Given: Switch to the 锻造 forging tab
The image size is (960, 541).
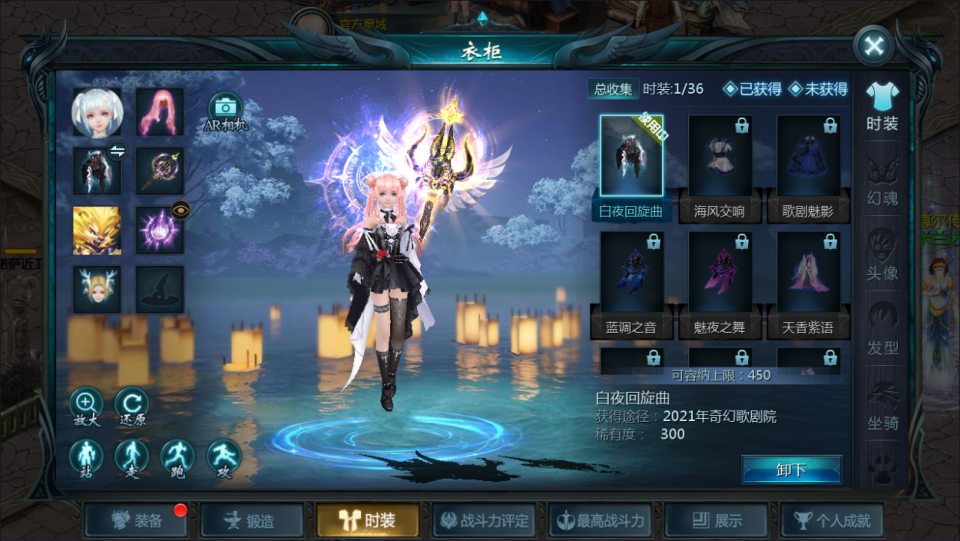Looking at the screenshot, I should tap(252, 520).
